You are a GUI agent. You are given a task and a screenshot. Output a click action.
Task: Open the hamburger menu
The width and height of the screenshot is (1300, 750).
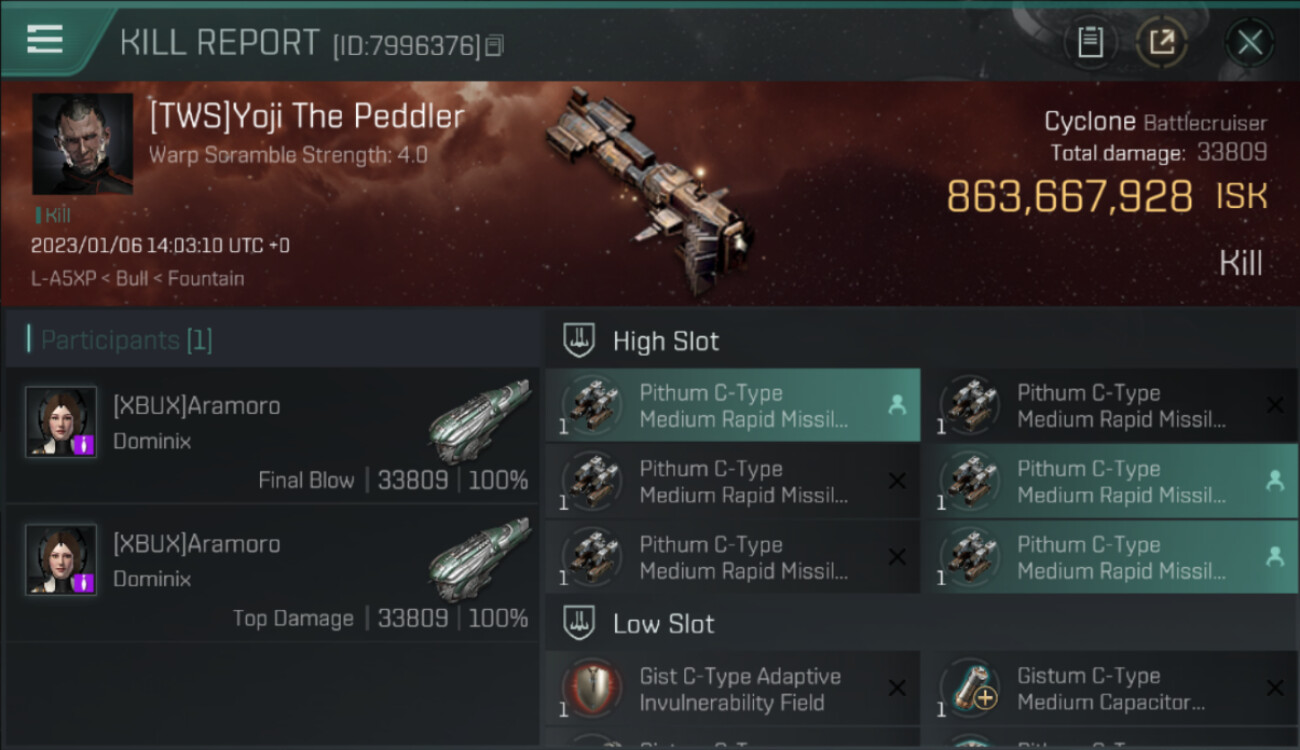[45, 39]
